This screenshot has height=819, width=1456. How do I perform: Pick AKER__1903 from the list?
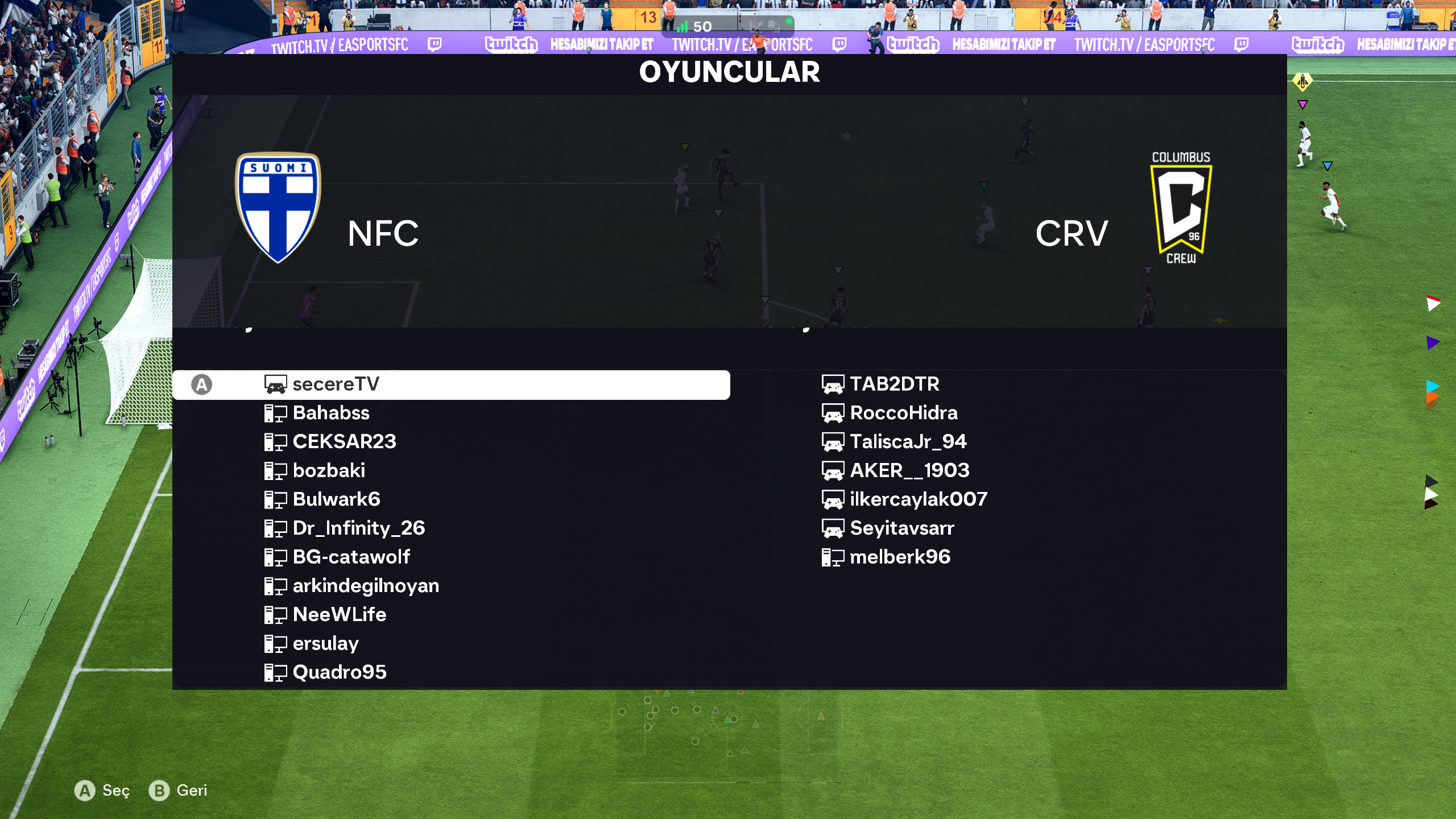(x=909, y=470)
